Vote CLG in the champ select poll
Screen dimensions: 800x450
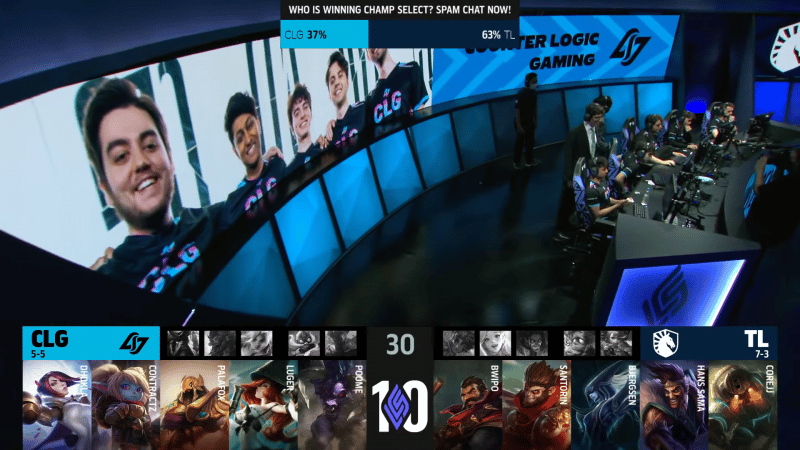[324, 33]
